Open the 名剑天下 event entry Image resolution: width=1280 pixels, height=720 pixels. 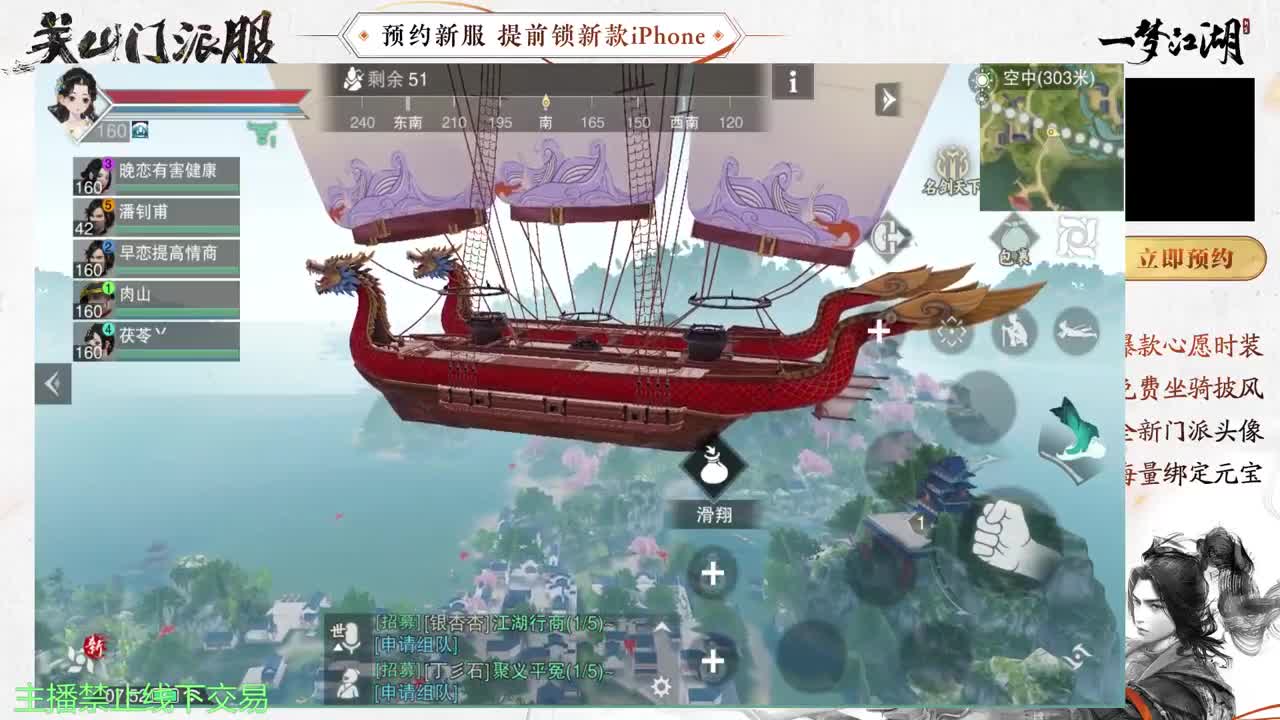(x=949, y=172)
